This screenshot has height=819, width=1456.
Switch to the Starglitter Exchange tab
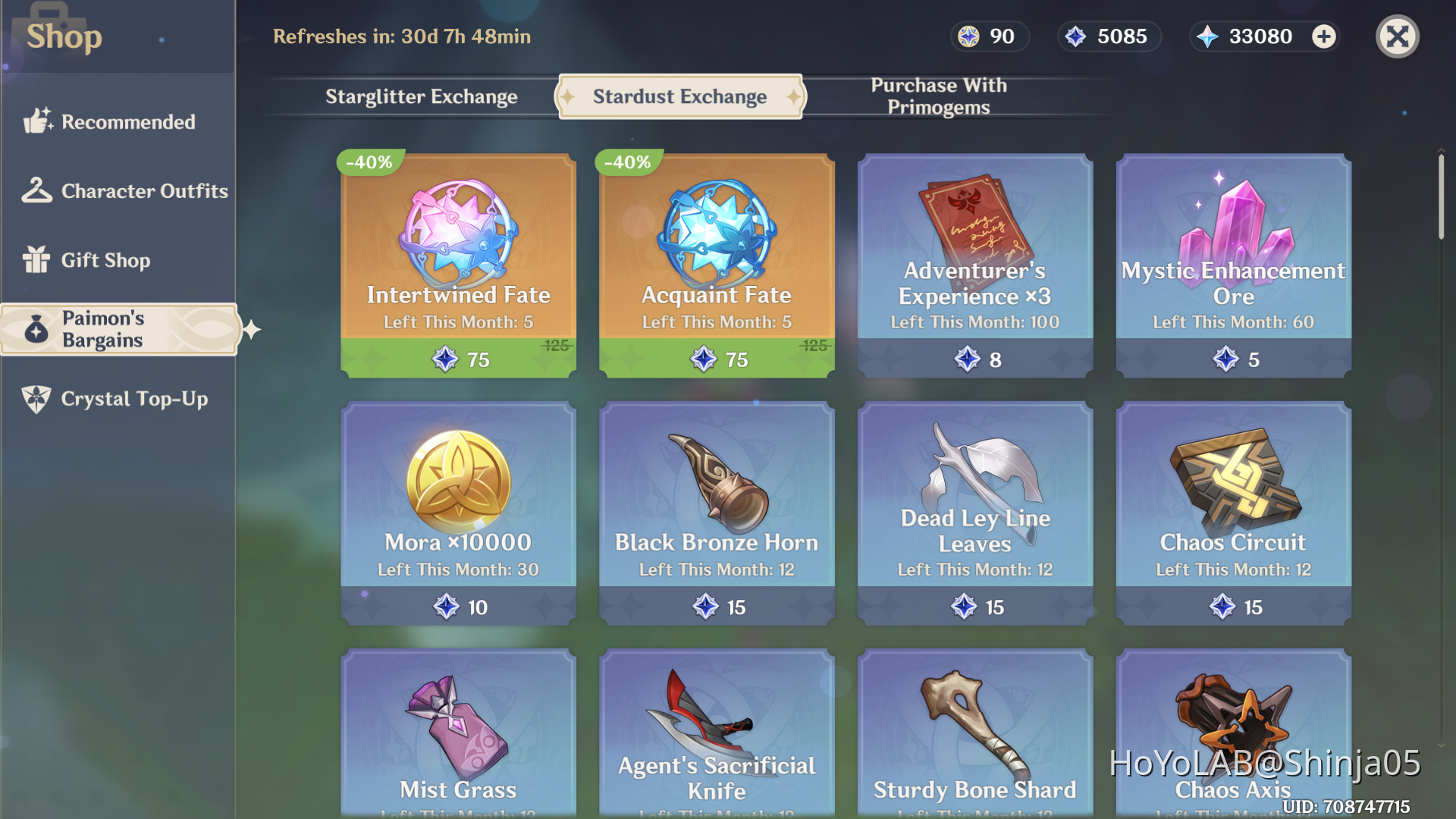422,97
